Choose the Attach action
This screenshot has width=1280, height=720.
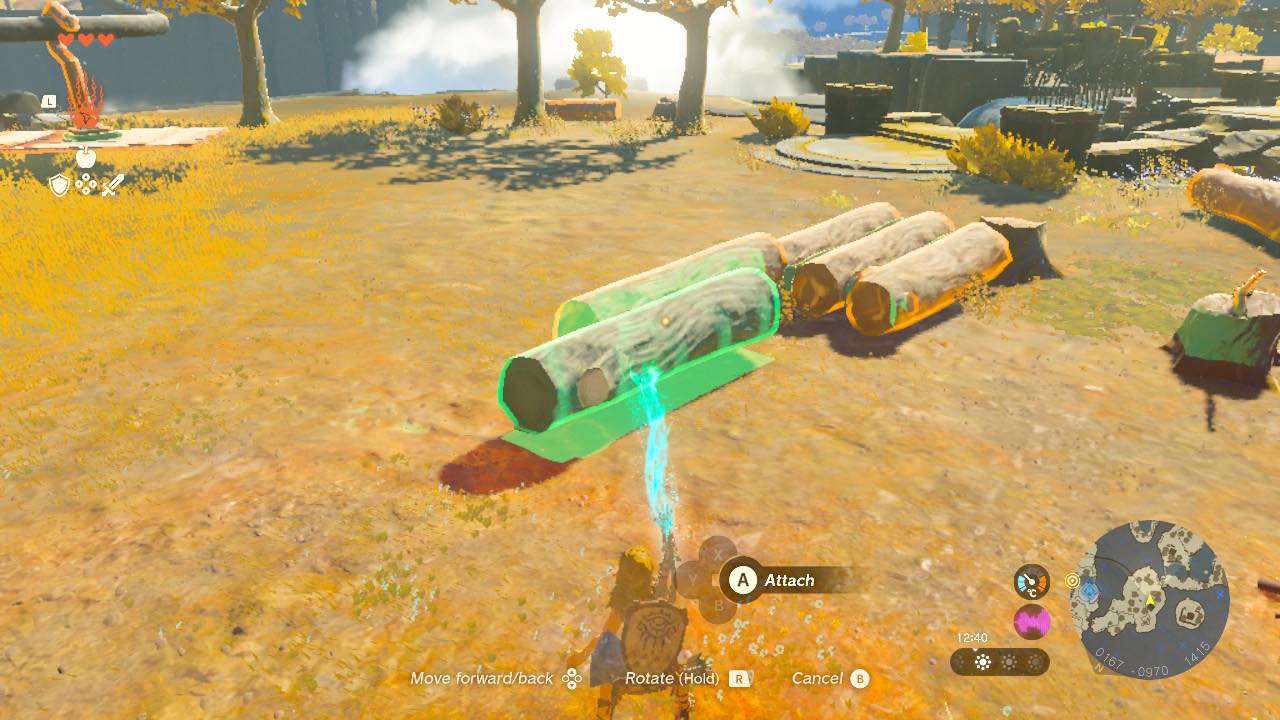pos(786,580)
